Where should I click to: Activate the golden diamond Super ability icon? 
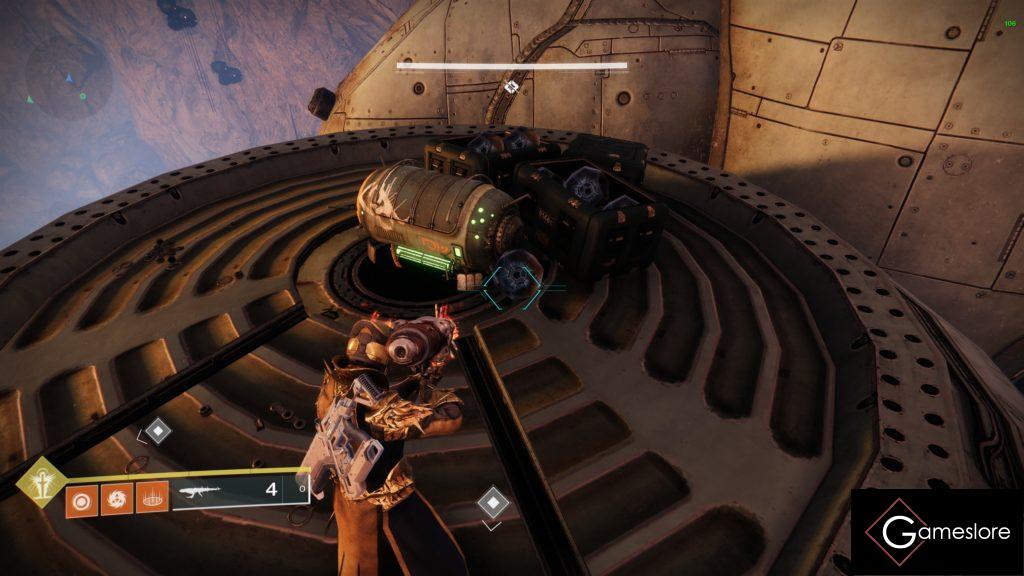42,481
